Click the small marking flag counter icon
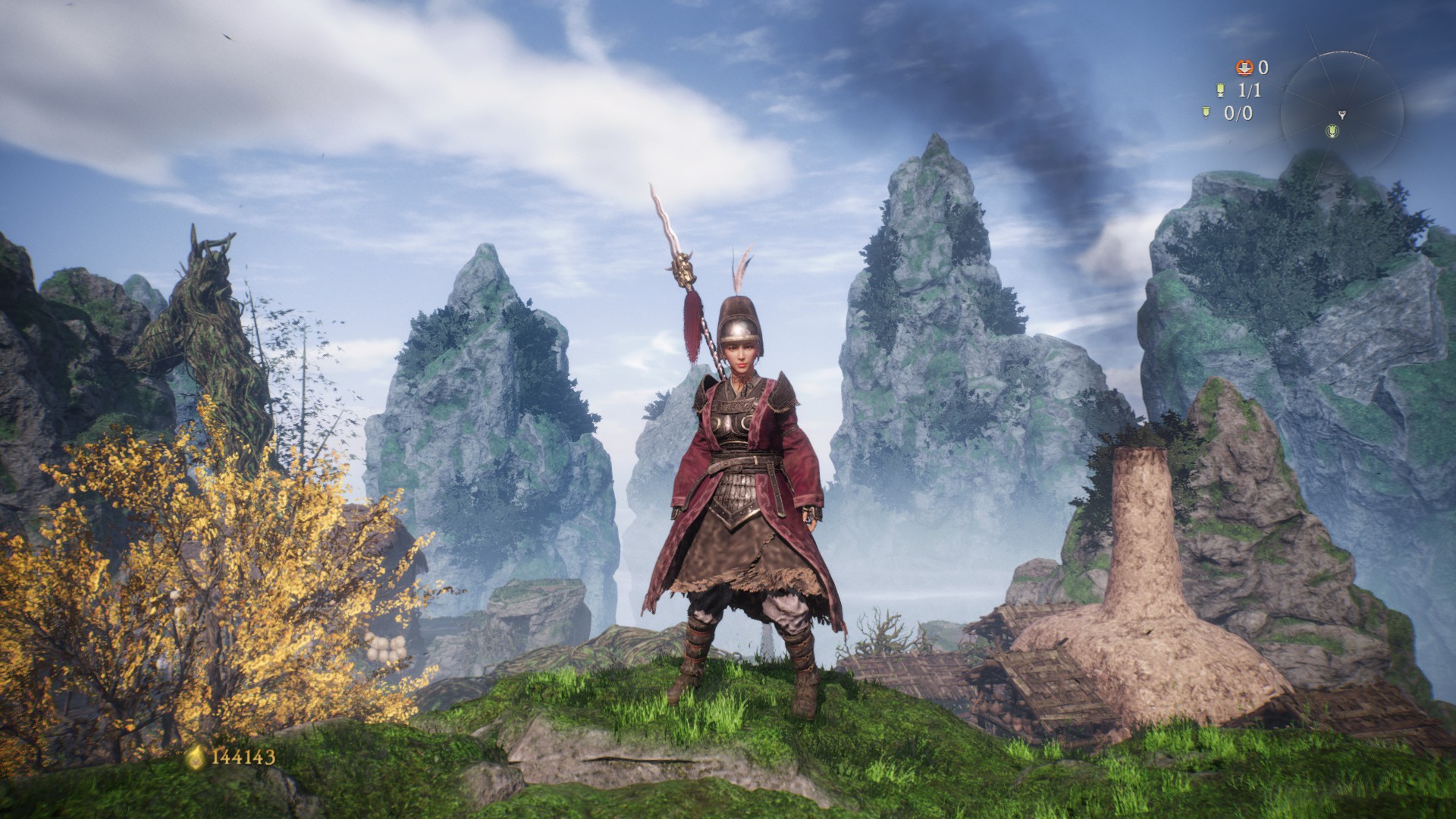 coord(1207,113)
